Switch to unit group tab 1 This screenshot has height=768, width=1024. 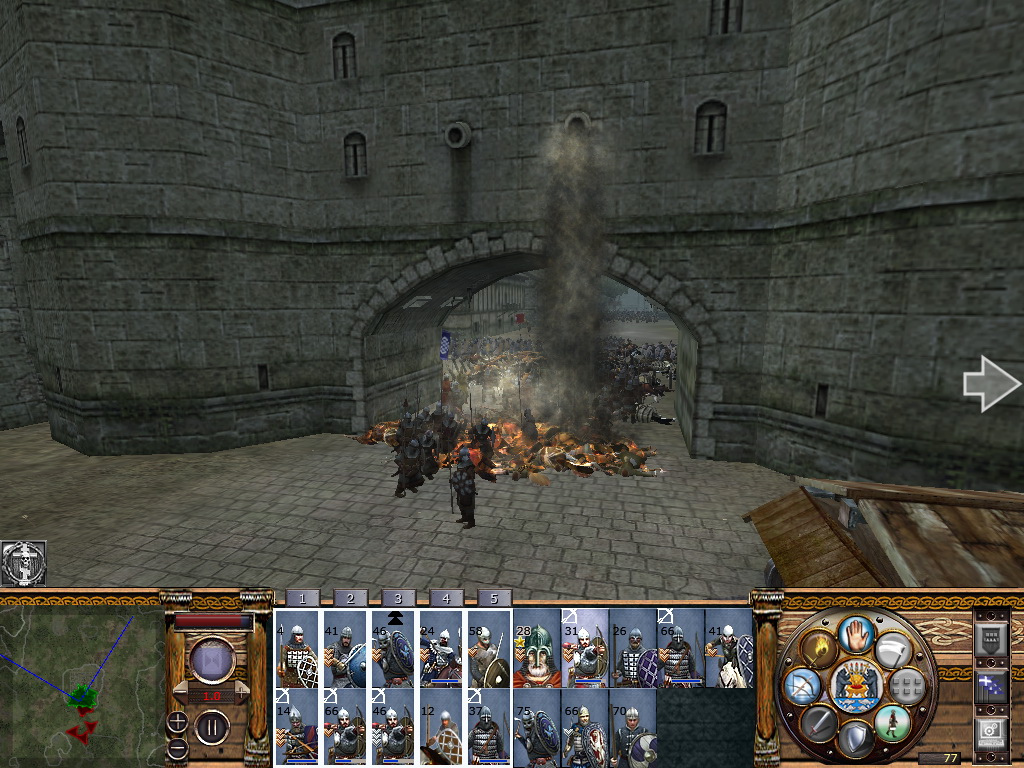click(302, 598)
